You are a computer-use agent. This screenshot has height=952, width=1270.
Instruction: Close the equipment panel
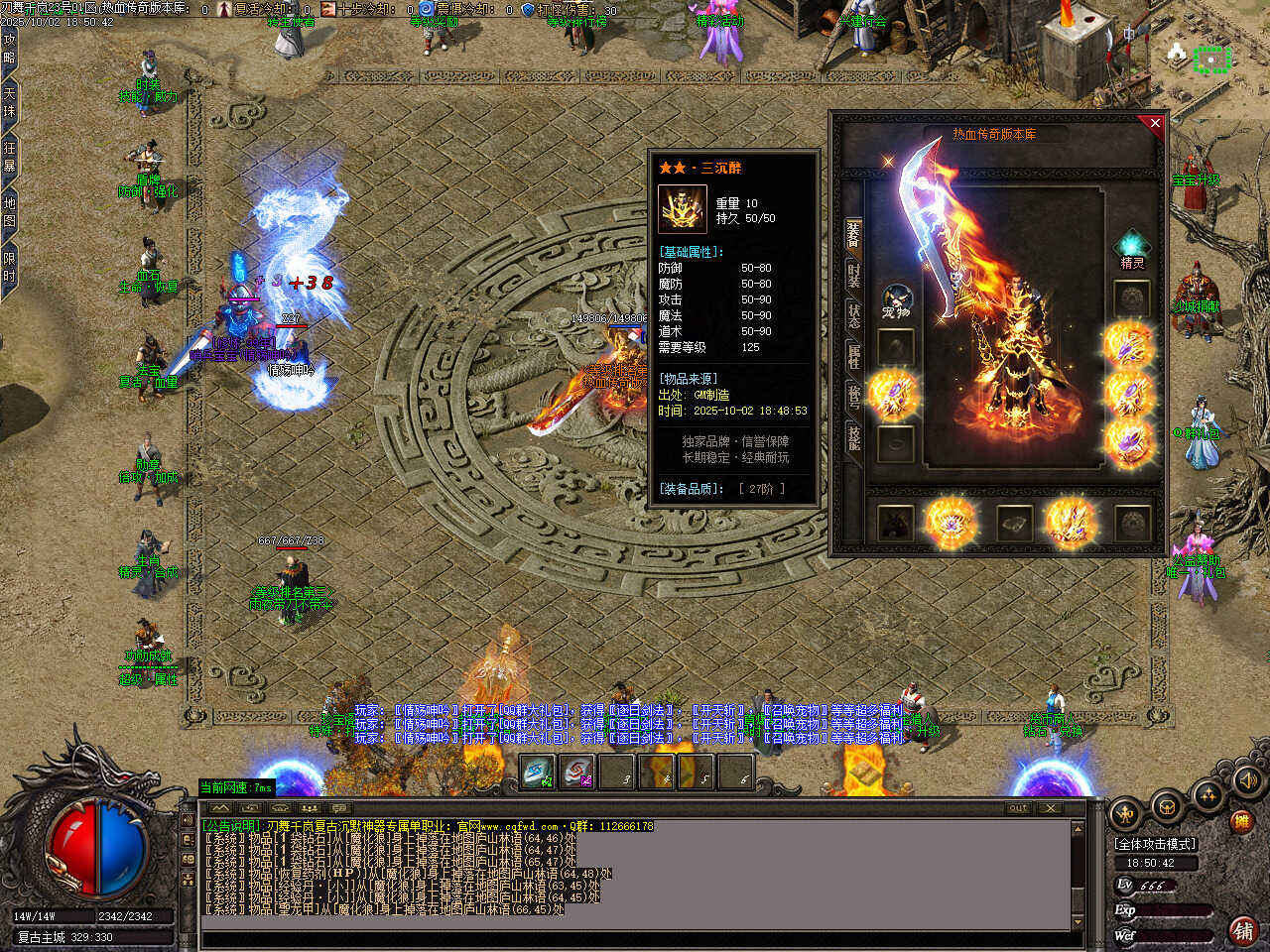click(x=1154, y=123)
